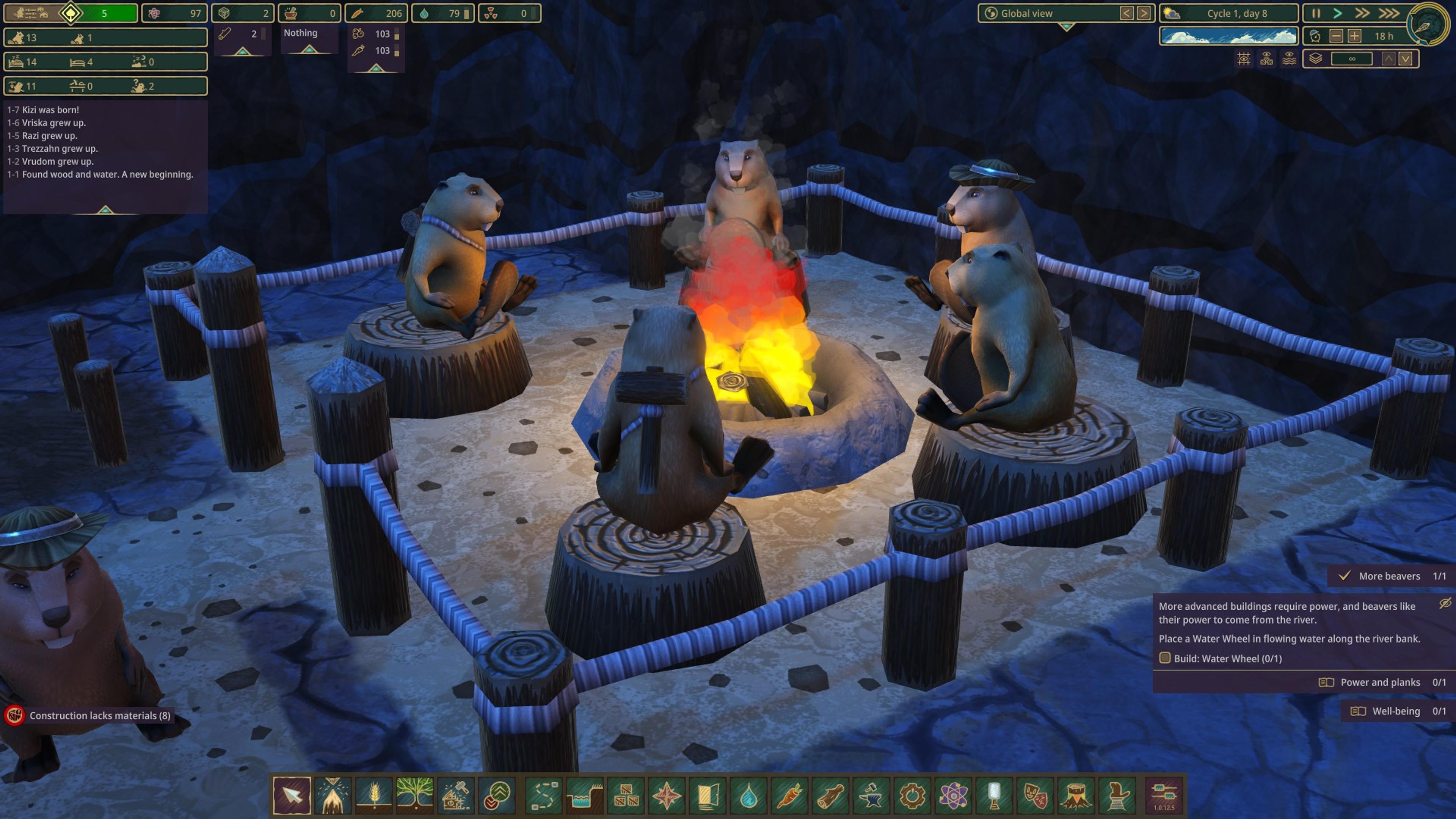Toggle the grid visibility icon
This screenshot has height=819, width=1456.
pyautogui.click(x=1244, y=59)
